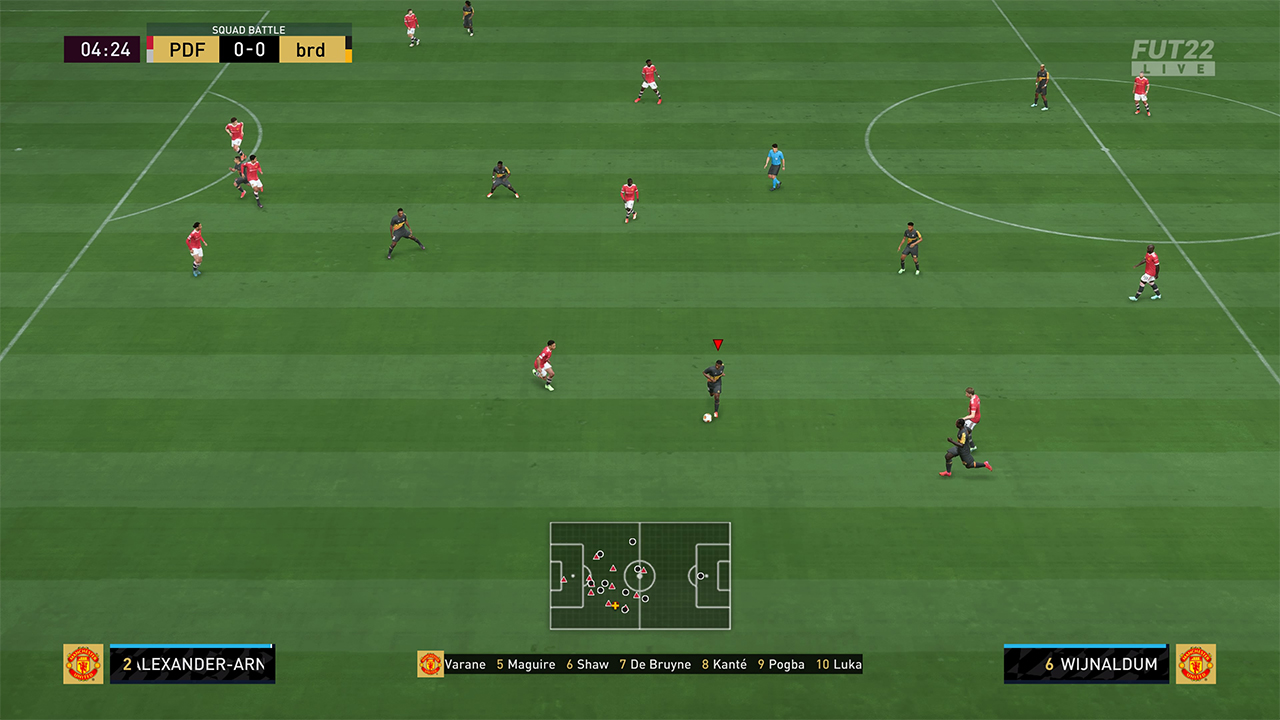Click the crest next to Alexander-Arnold's name

(x=83, y=664)
